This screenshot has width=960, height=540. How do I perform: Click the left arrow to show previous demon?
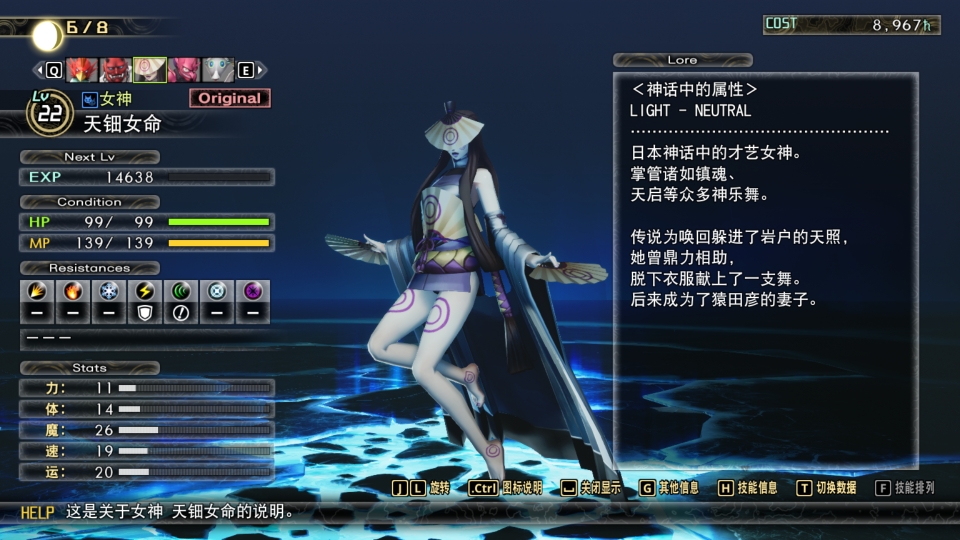coord(40,70)
